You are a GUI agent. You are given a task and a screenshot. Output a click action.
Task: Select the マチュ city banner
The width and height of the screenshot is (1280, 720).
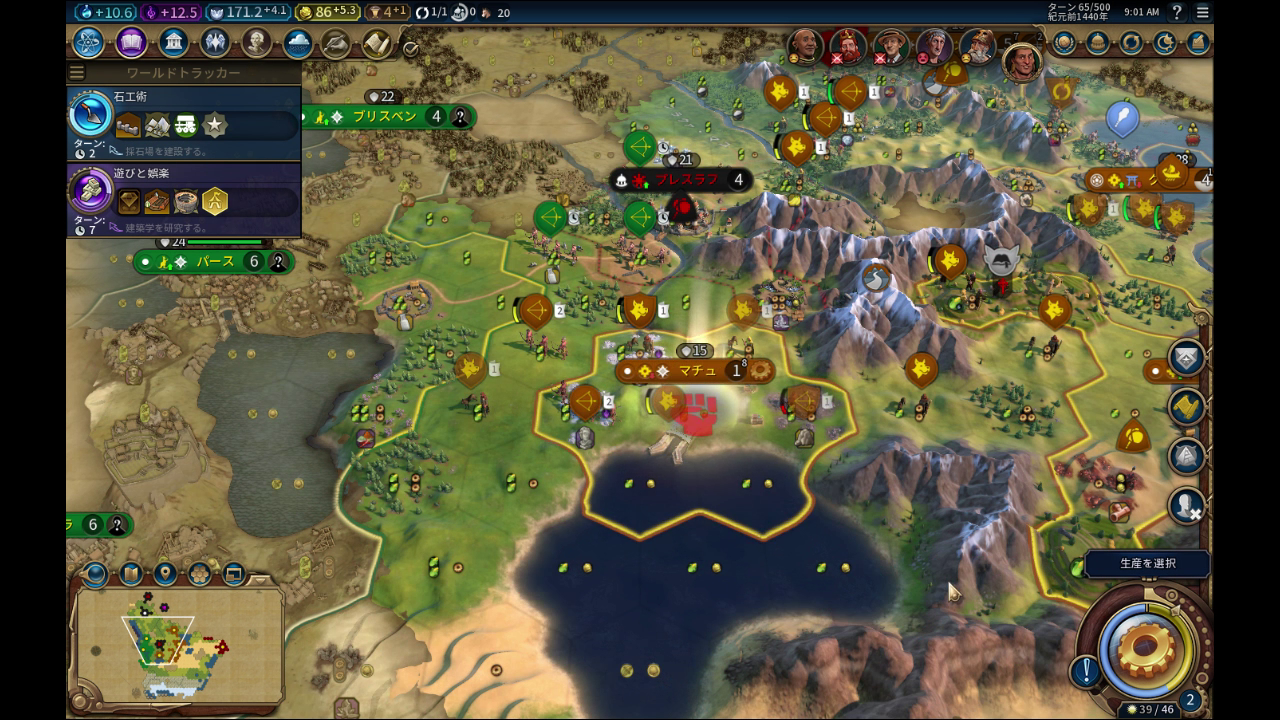tap(697, 371)
